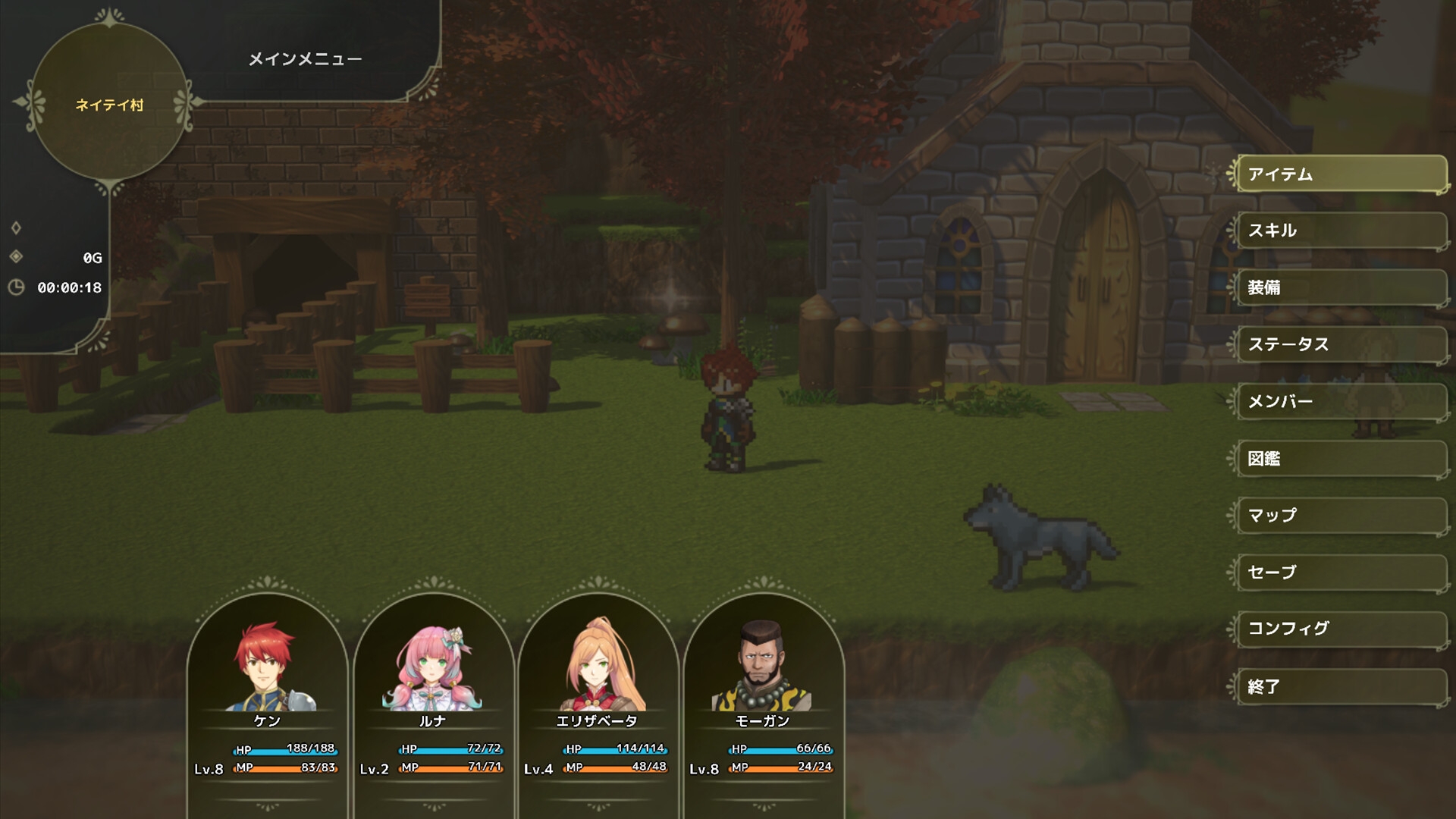The width and height of the screenshot is (1456, 819).
Task: Select the 装備 (Equipment) option
Action: click(1339, 288)
